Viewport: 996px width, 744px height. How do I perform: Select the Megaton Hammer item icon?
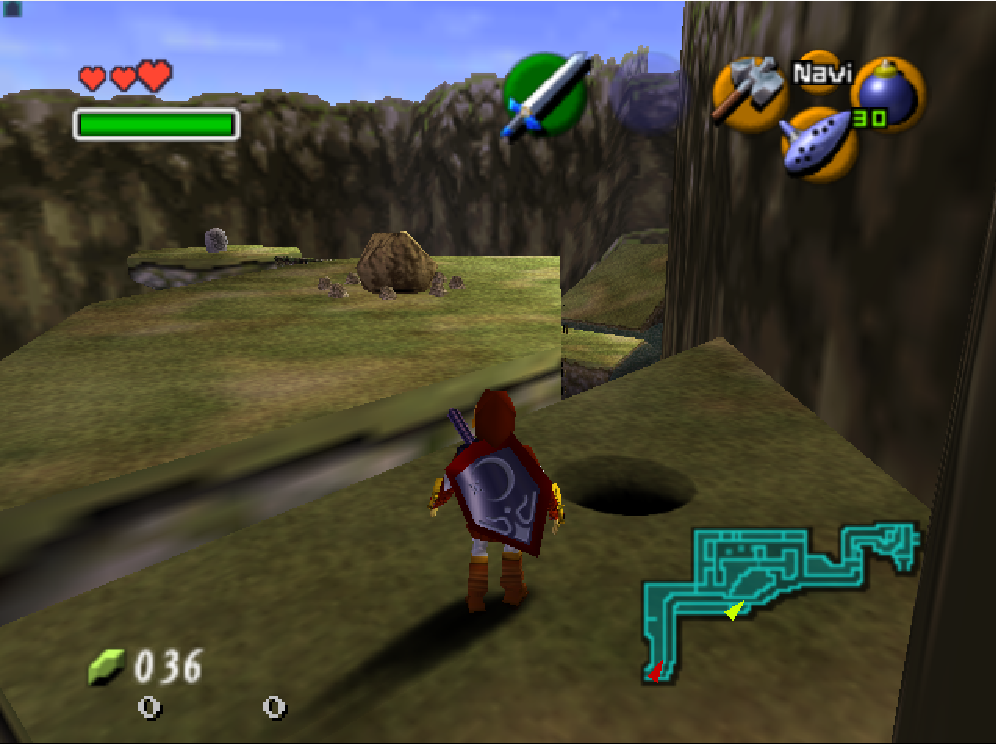click(x=749, y=90)
